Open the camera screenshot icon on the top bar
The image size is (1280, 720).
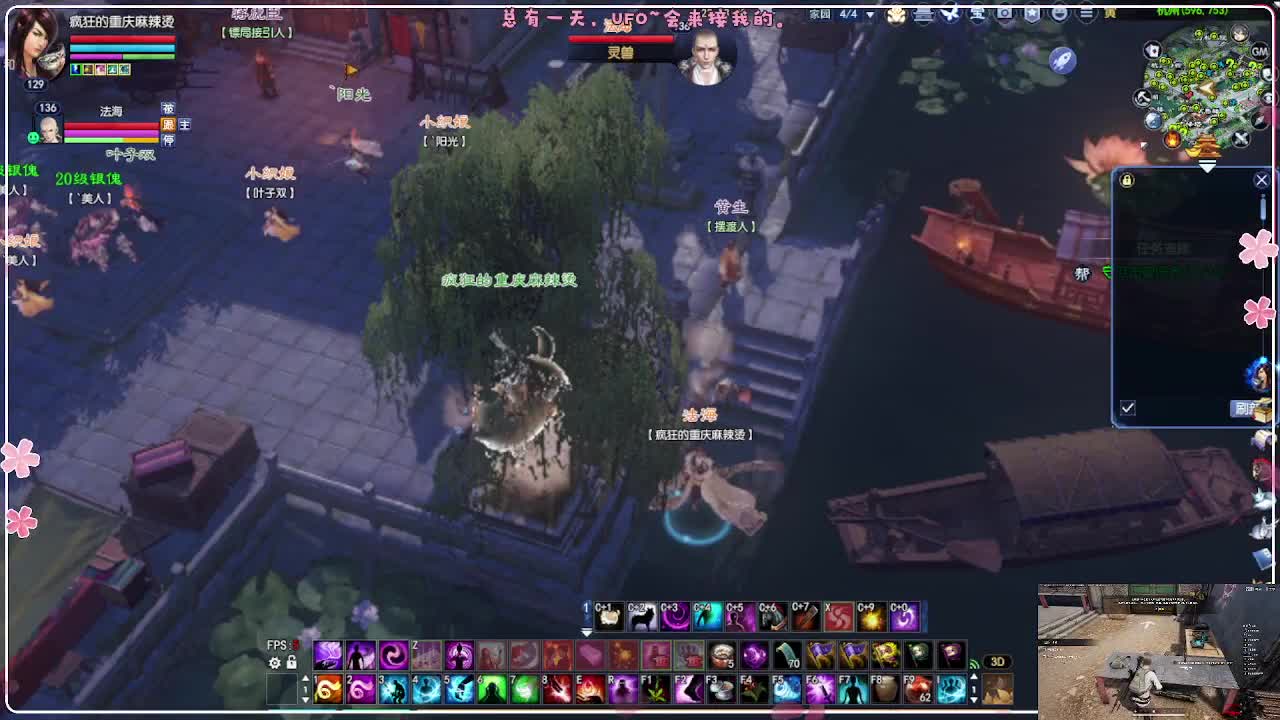1003,14
